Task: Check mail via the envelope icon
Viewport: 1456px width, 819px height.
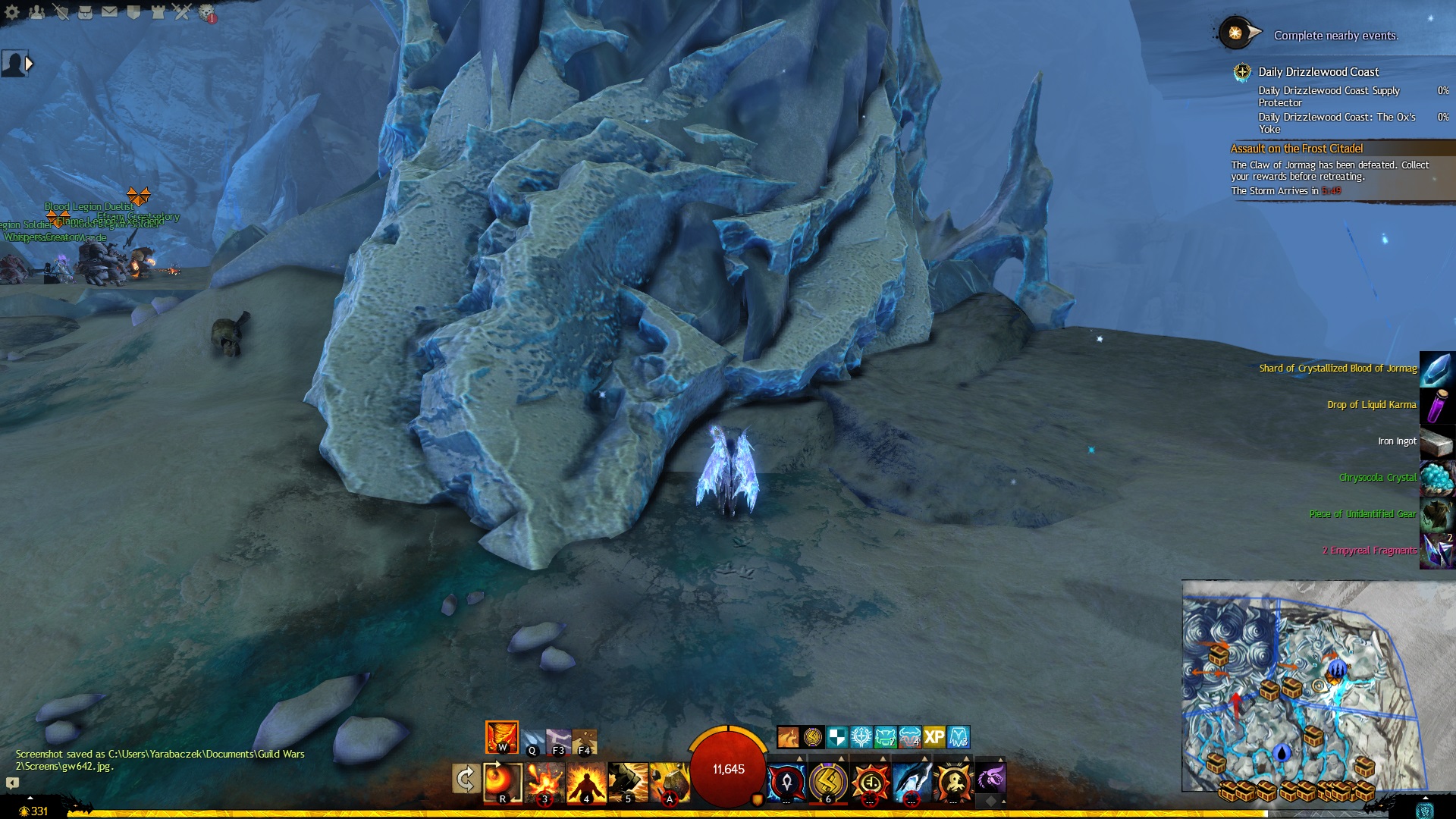Action: pyautogui.click(x=109, y=12)
